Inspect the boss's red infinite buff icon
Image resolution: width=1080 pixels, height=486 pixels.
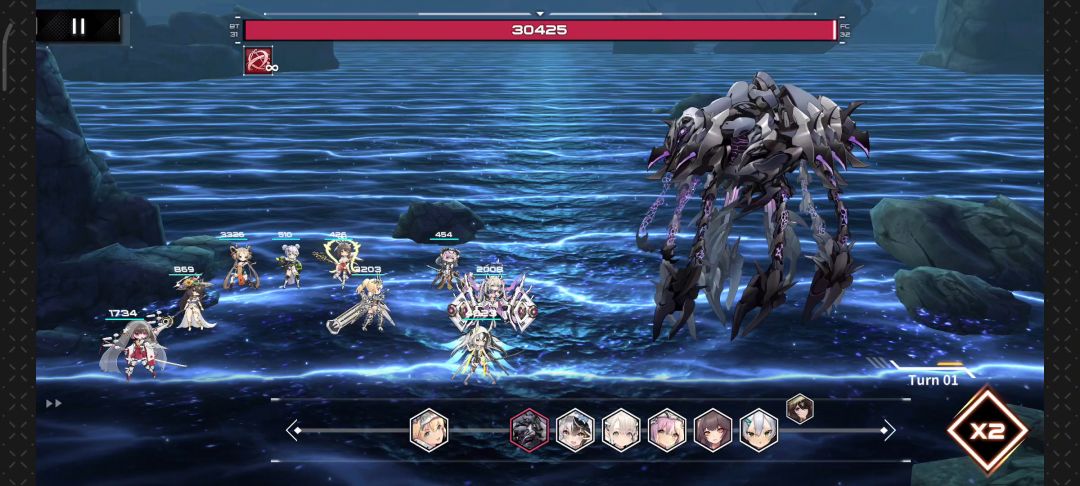click(x=258, y=60)
